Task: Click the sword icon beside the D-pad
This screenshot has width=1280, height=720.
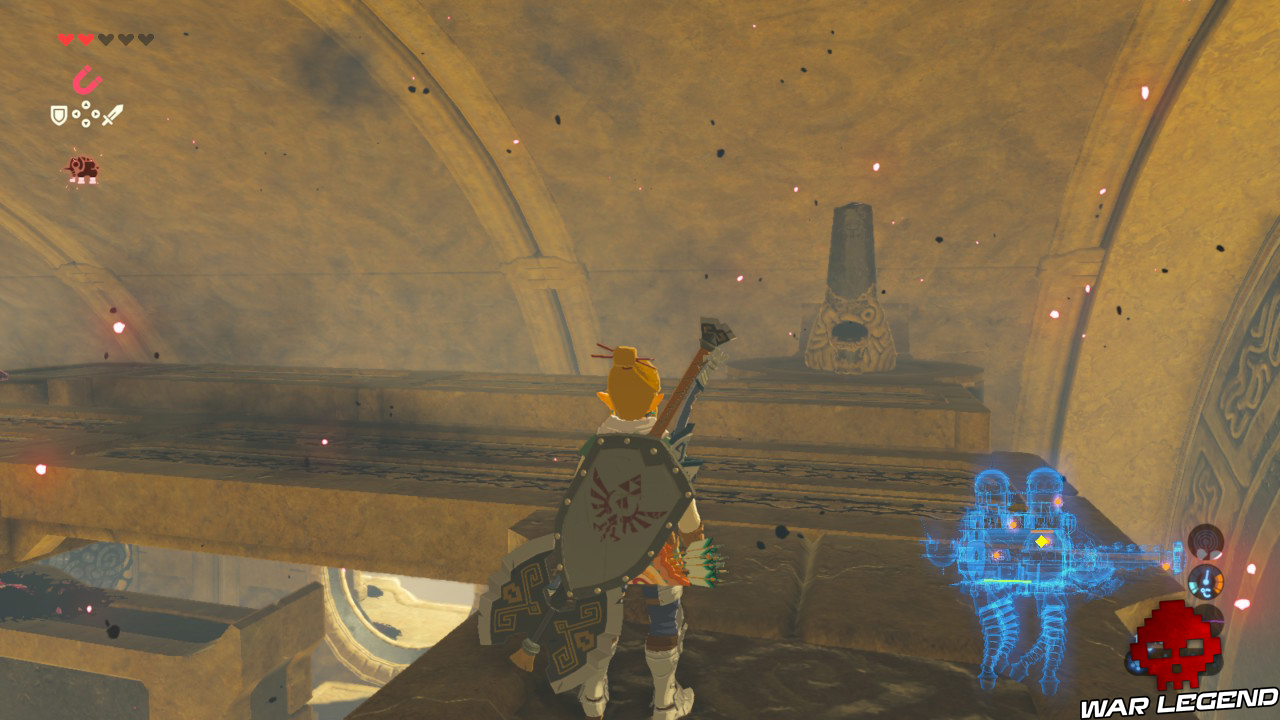Action: [112, 116]
